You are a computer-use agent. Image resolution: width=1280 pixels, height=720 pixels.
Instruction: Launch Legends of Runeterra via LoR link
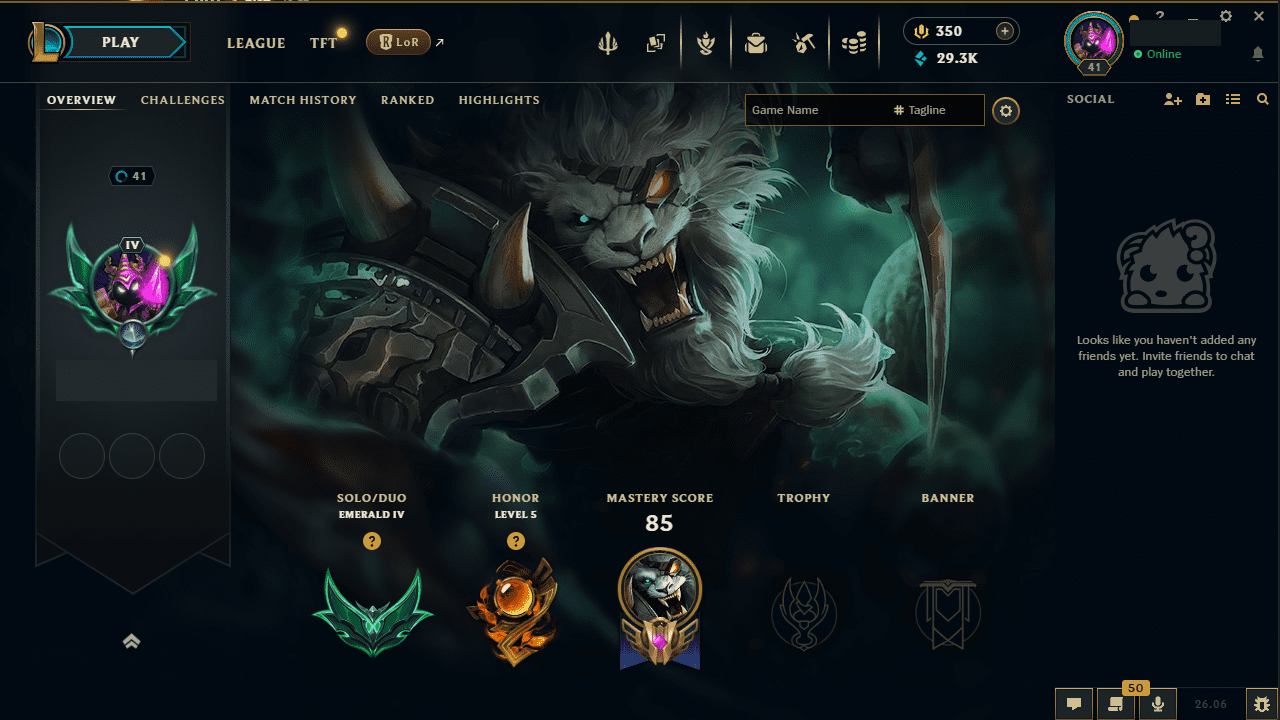[x=400, y=42]
